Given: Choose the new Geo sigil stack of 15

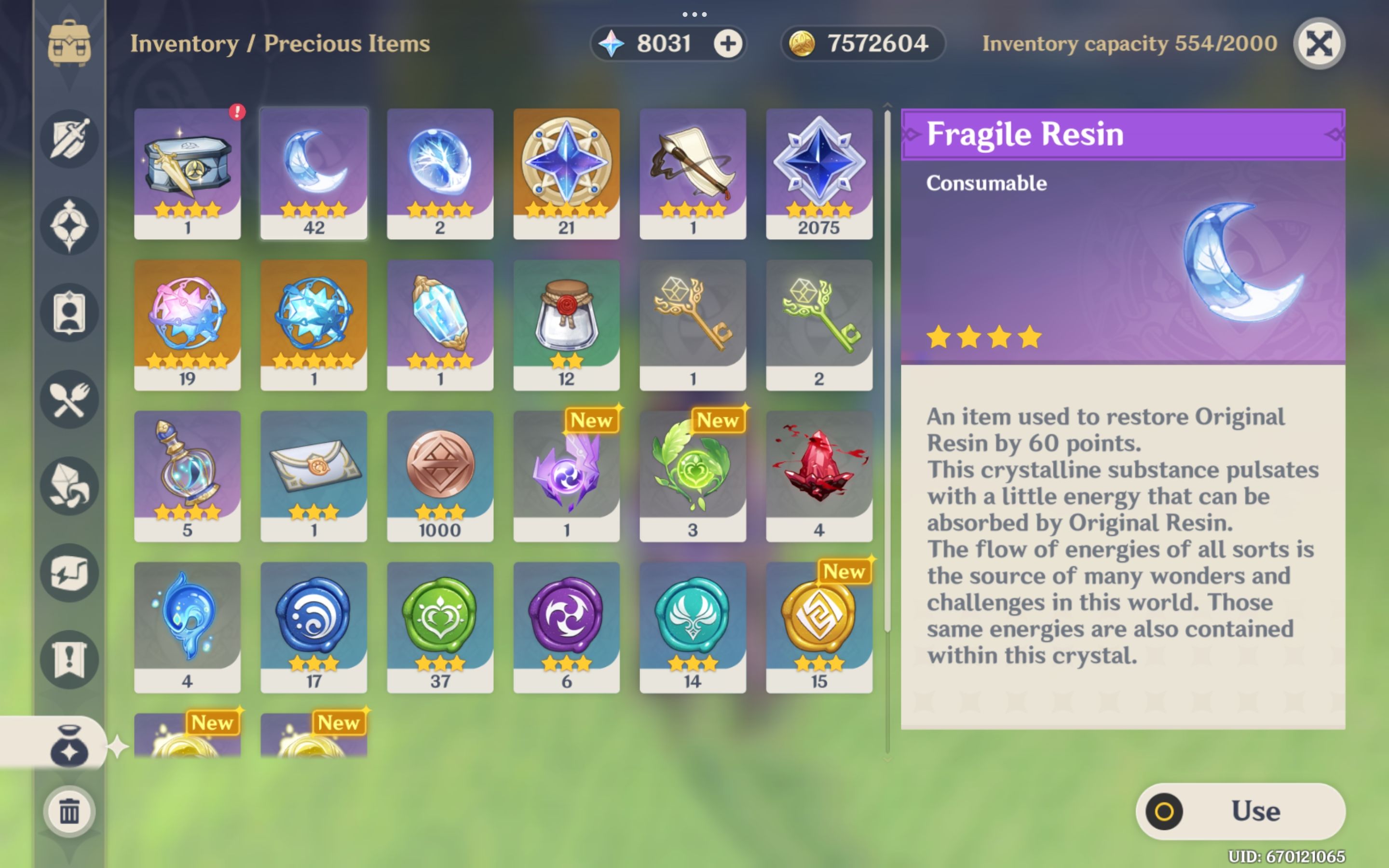Looking at the screenshot, I should (819, 627).
